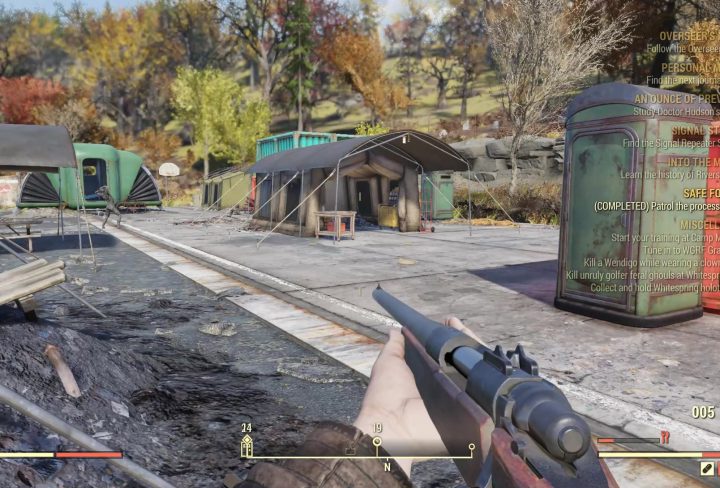Open the Personal Matters quest entry
This screenshot has height=488, width=720.
(x=690, y=67)
